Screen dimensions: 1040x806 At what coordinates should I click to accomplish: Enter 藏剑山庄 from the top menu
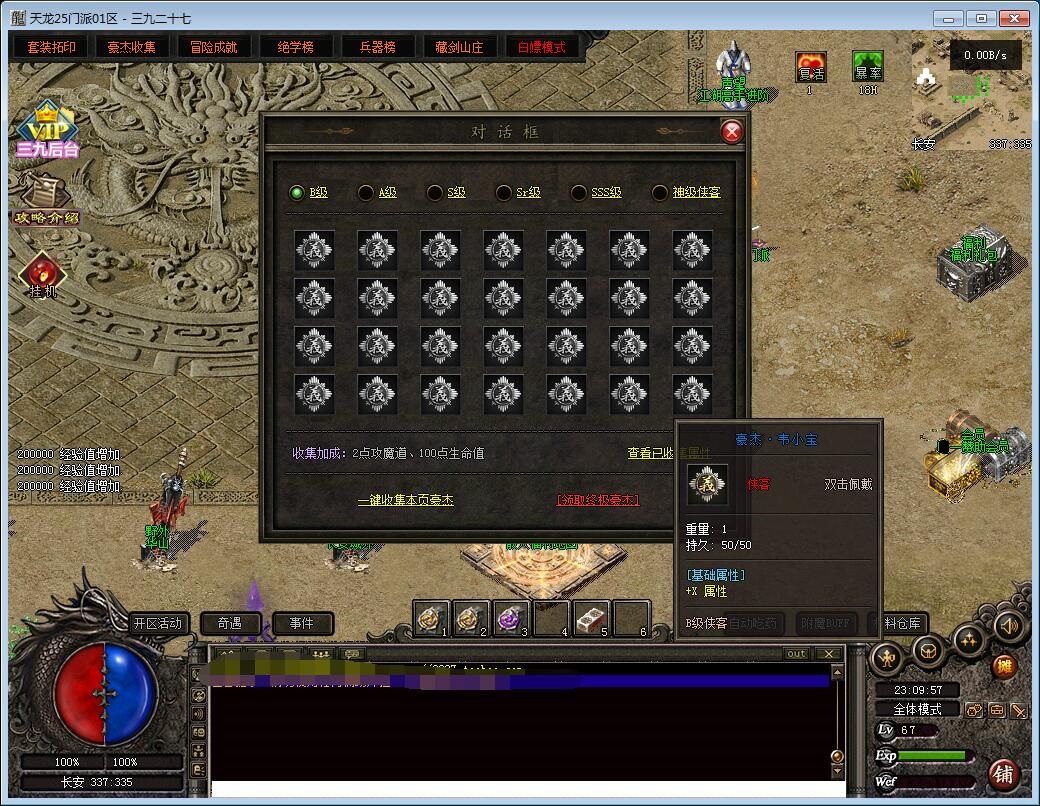tap(459, 47)
